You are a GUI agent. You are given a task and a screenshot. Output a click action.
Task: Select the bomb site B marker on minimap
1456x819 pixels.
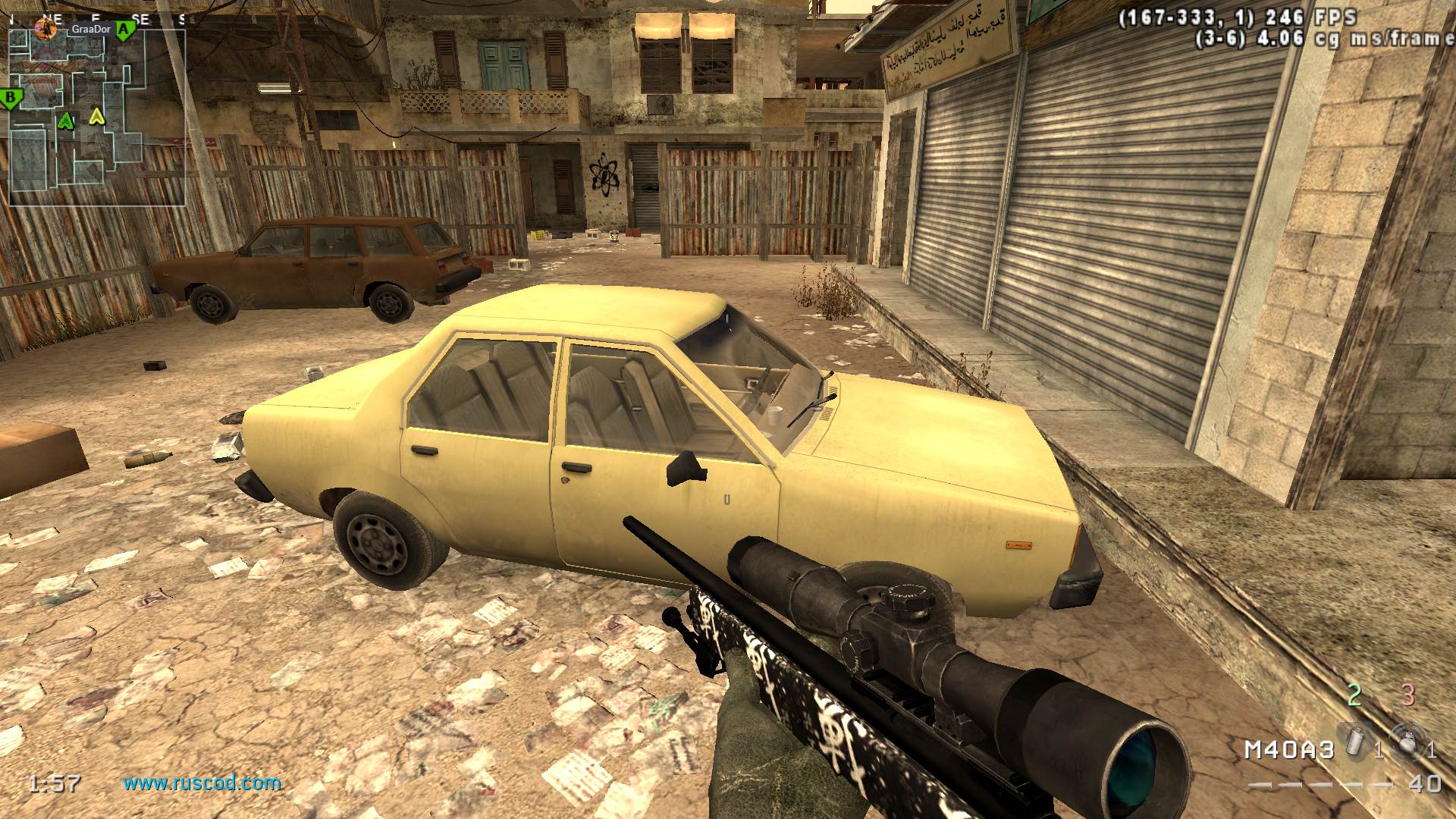11,98
